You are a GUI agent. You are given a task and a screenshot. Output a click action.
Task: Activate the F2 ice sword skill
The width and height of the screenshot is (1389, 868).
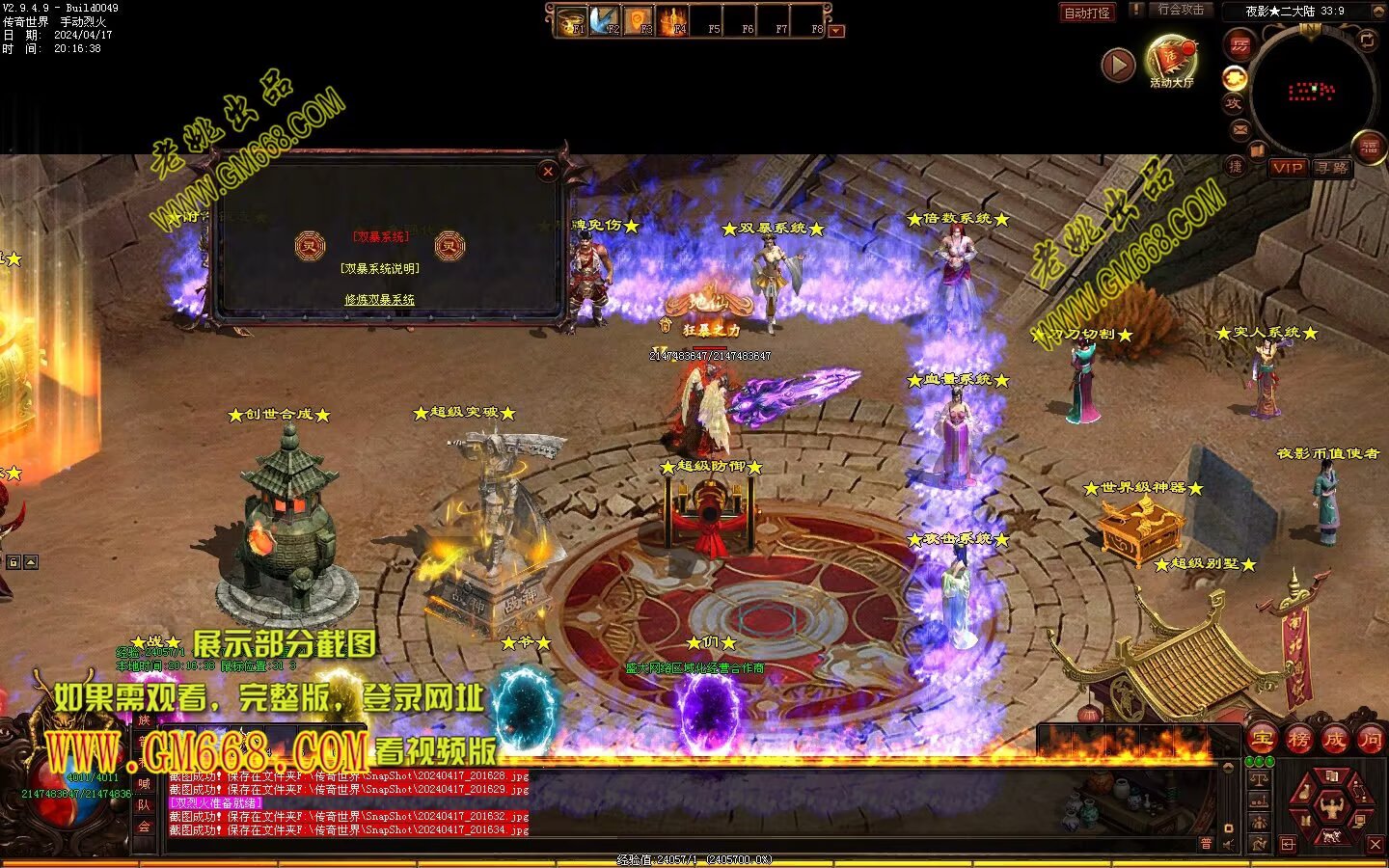(x=606, y=21)
